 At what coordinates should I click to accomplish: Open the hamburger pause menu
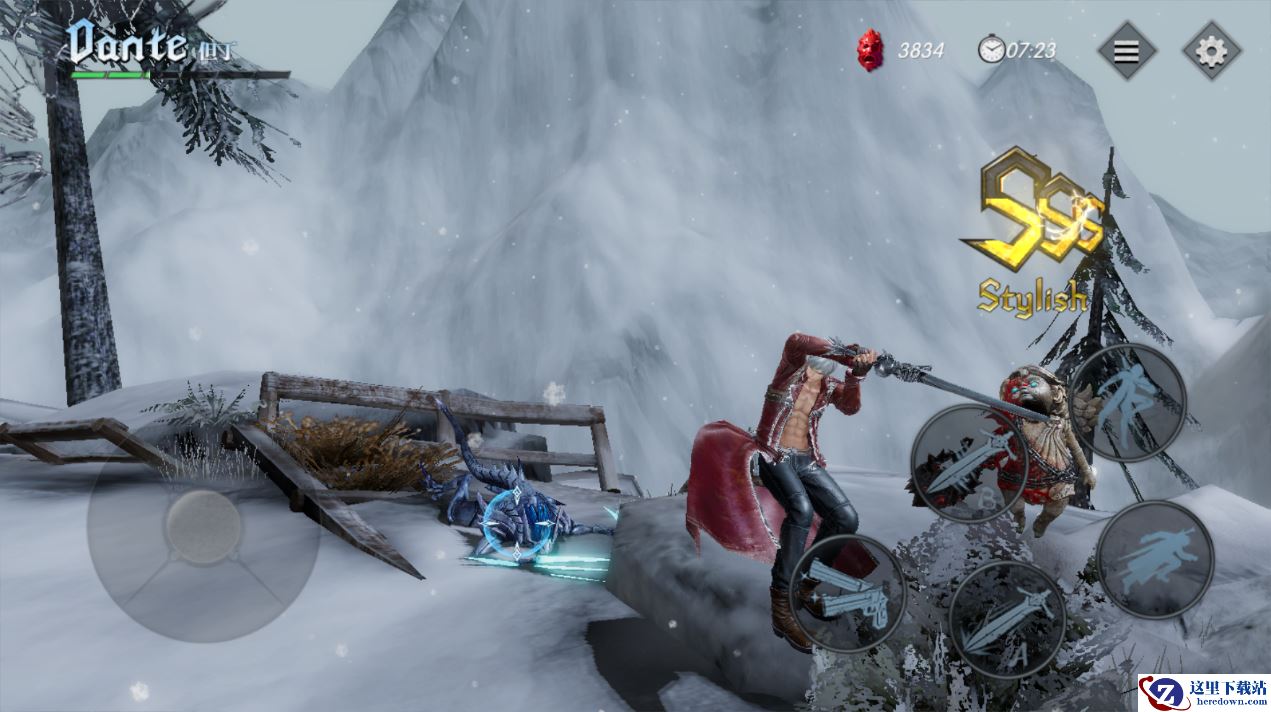coord(1126,50)
